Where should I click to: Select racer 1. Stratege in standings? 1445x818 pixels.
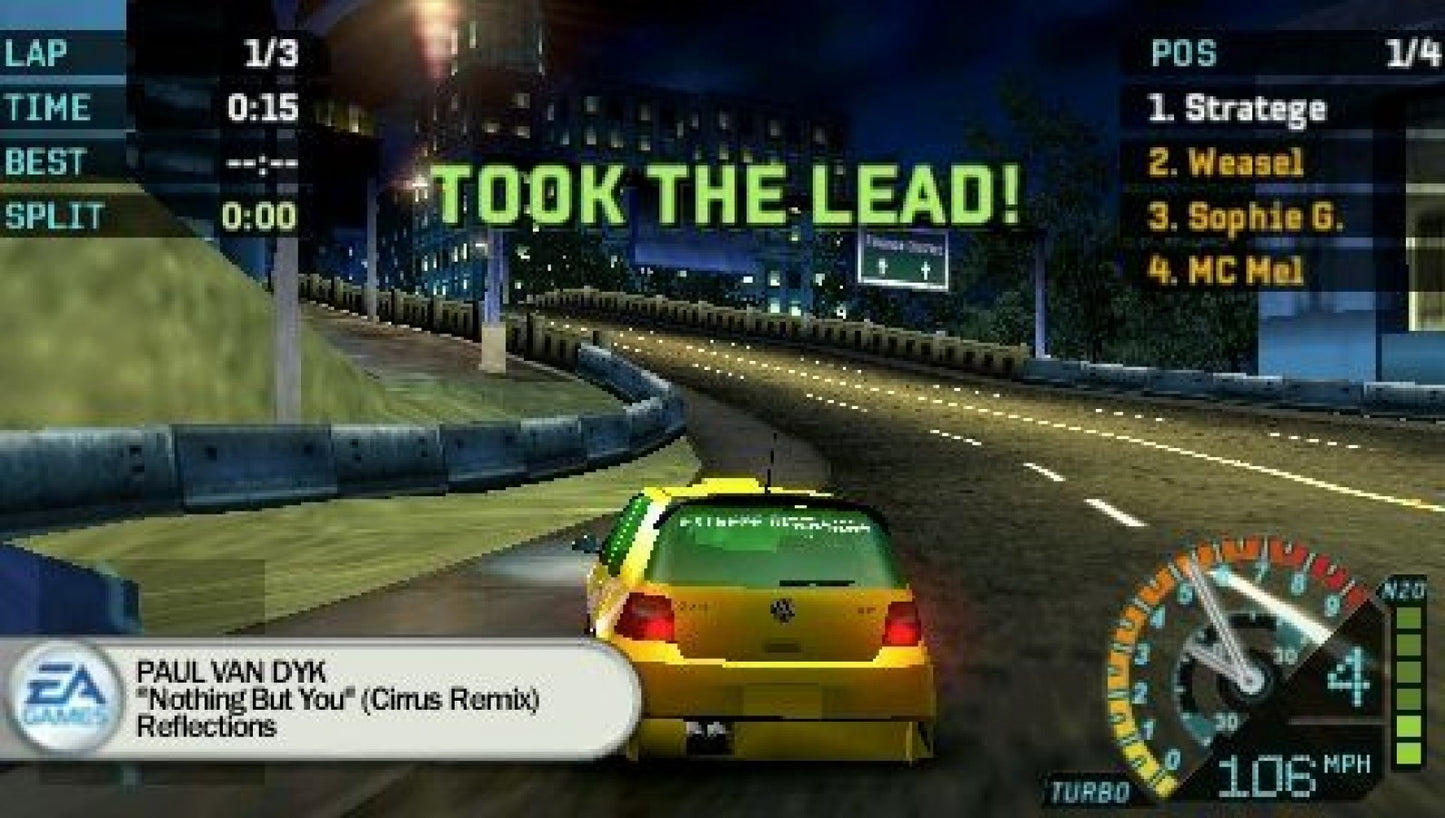click(1240, 110)
